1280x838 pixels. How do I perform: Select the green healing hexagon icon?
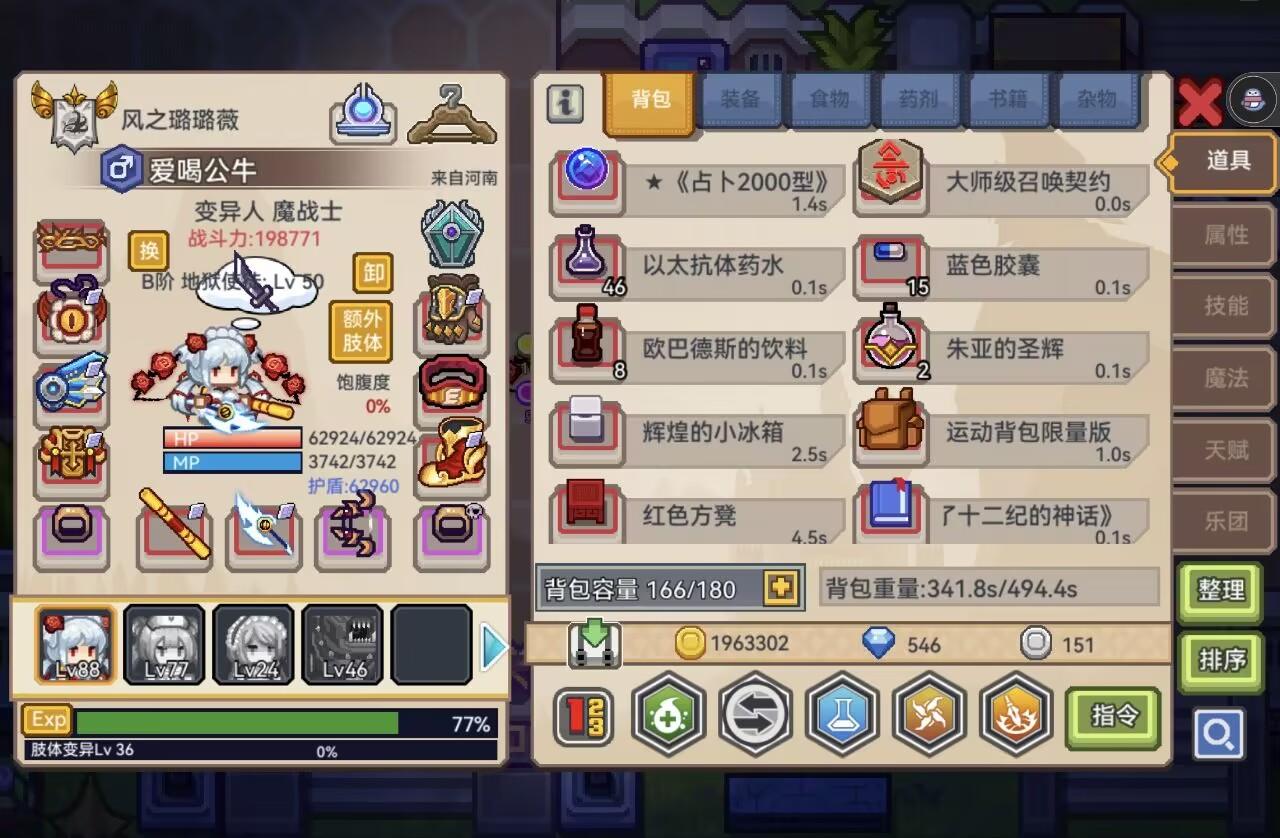[668, 716]
